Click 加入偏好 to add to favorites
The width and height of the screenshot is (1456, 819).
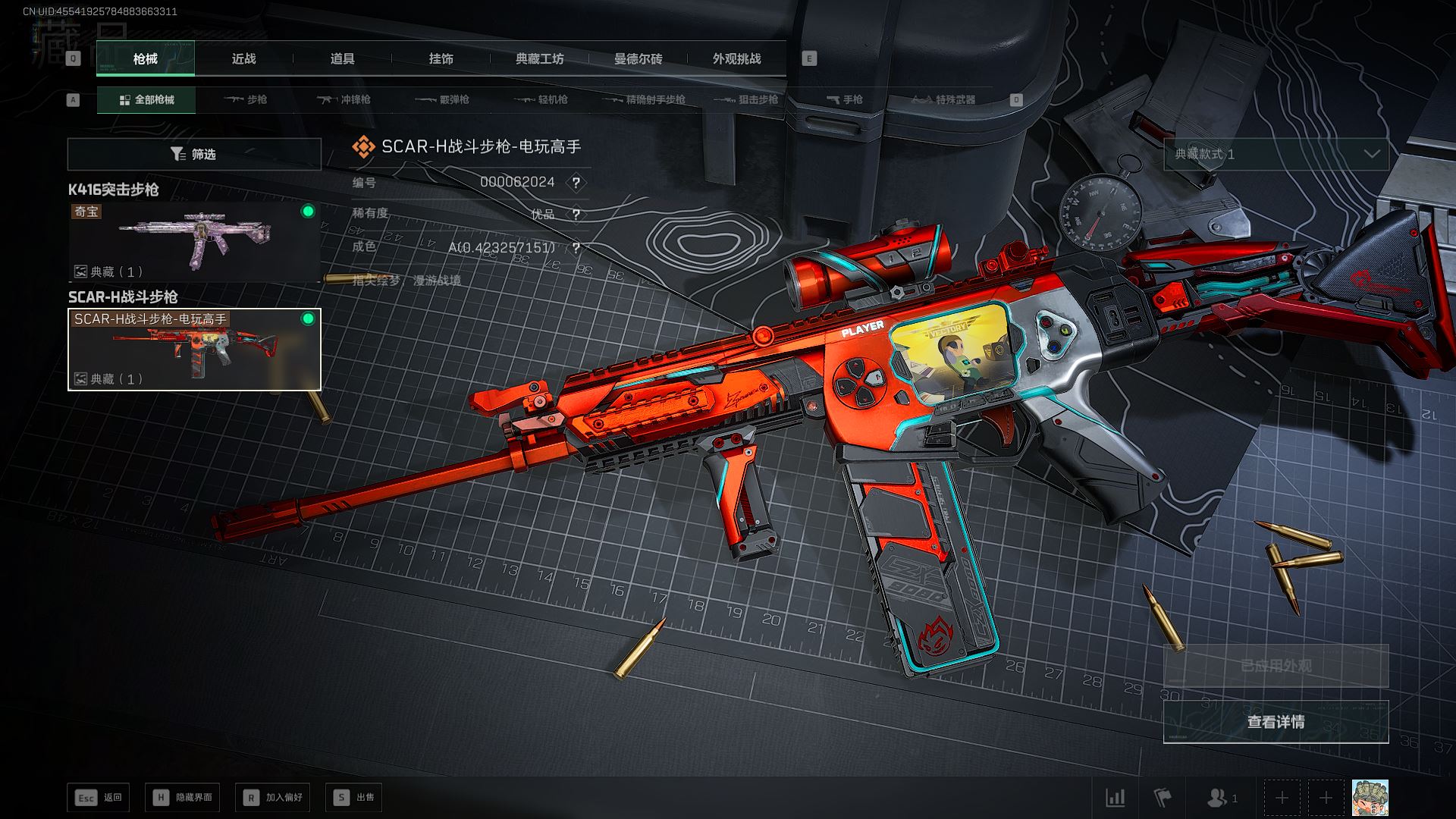coord(273,798)
